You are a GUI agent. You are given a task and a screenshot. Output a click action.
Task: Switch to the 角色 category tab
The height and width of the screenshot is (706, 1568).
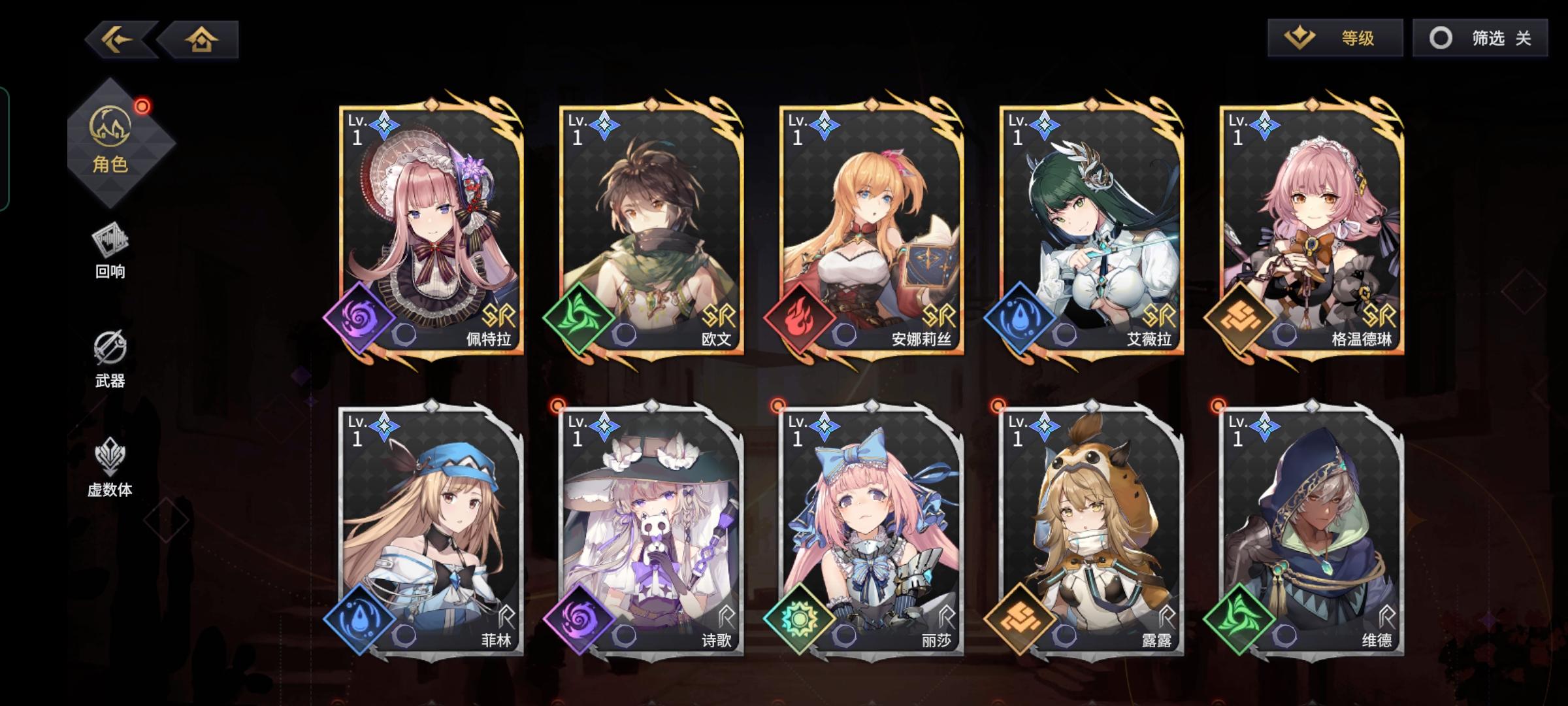point(111,141)
